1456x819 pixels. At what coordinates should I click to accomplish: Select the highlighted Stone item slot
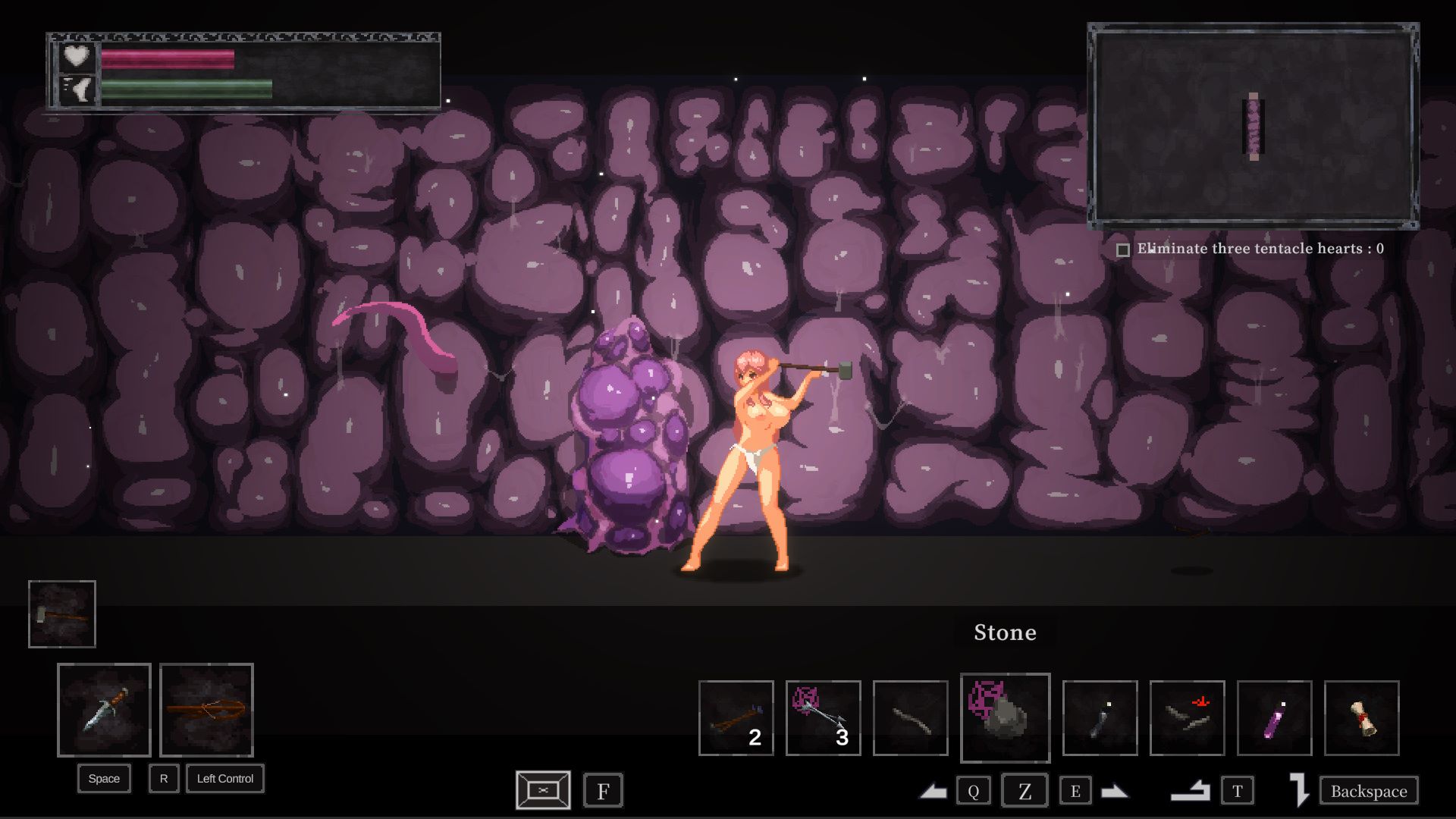point(1005,717)
